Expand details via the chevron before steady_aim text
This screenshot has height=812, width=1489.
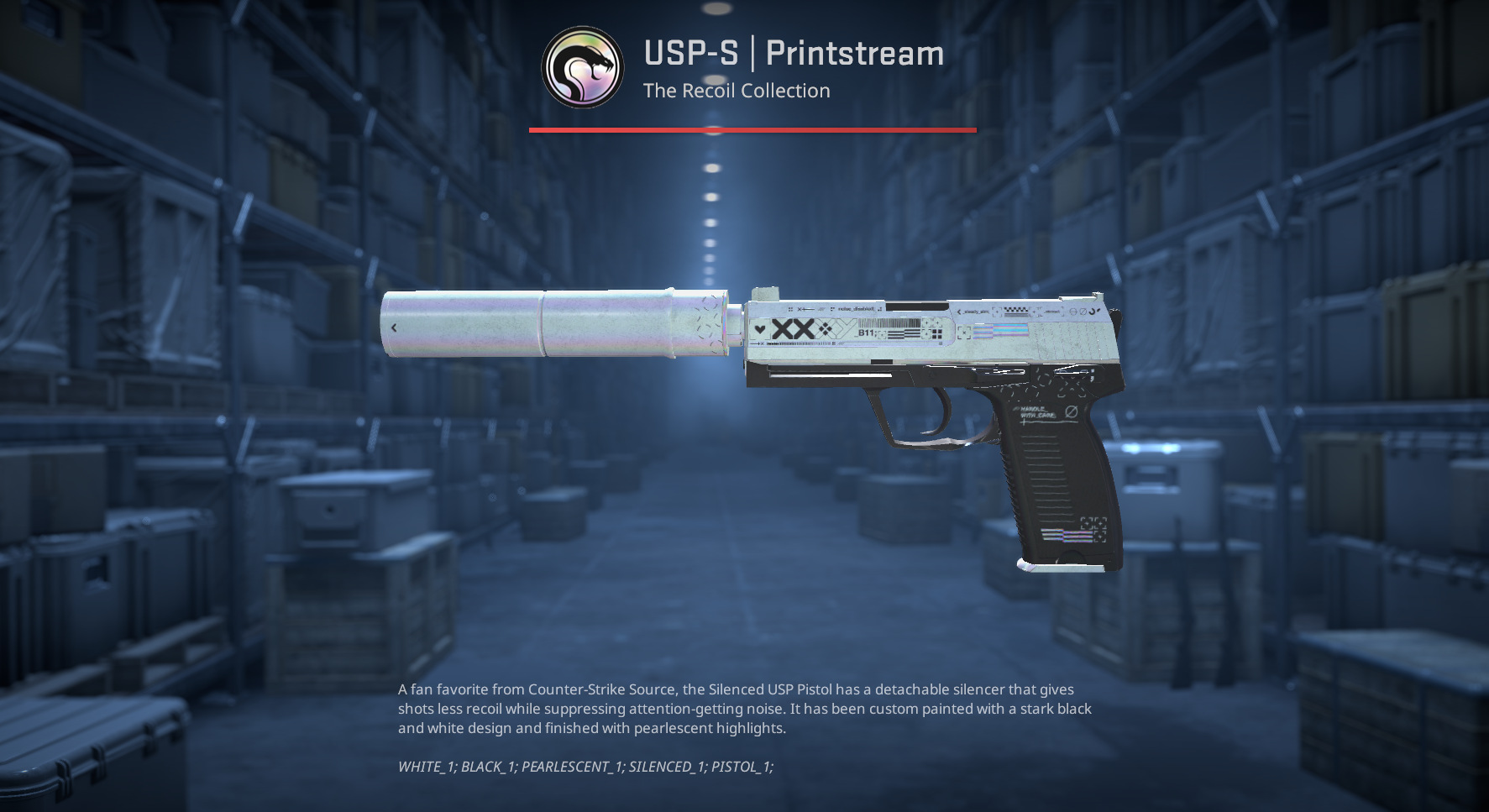[x=958, y=311]
